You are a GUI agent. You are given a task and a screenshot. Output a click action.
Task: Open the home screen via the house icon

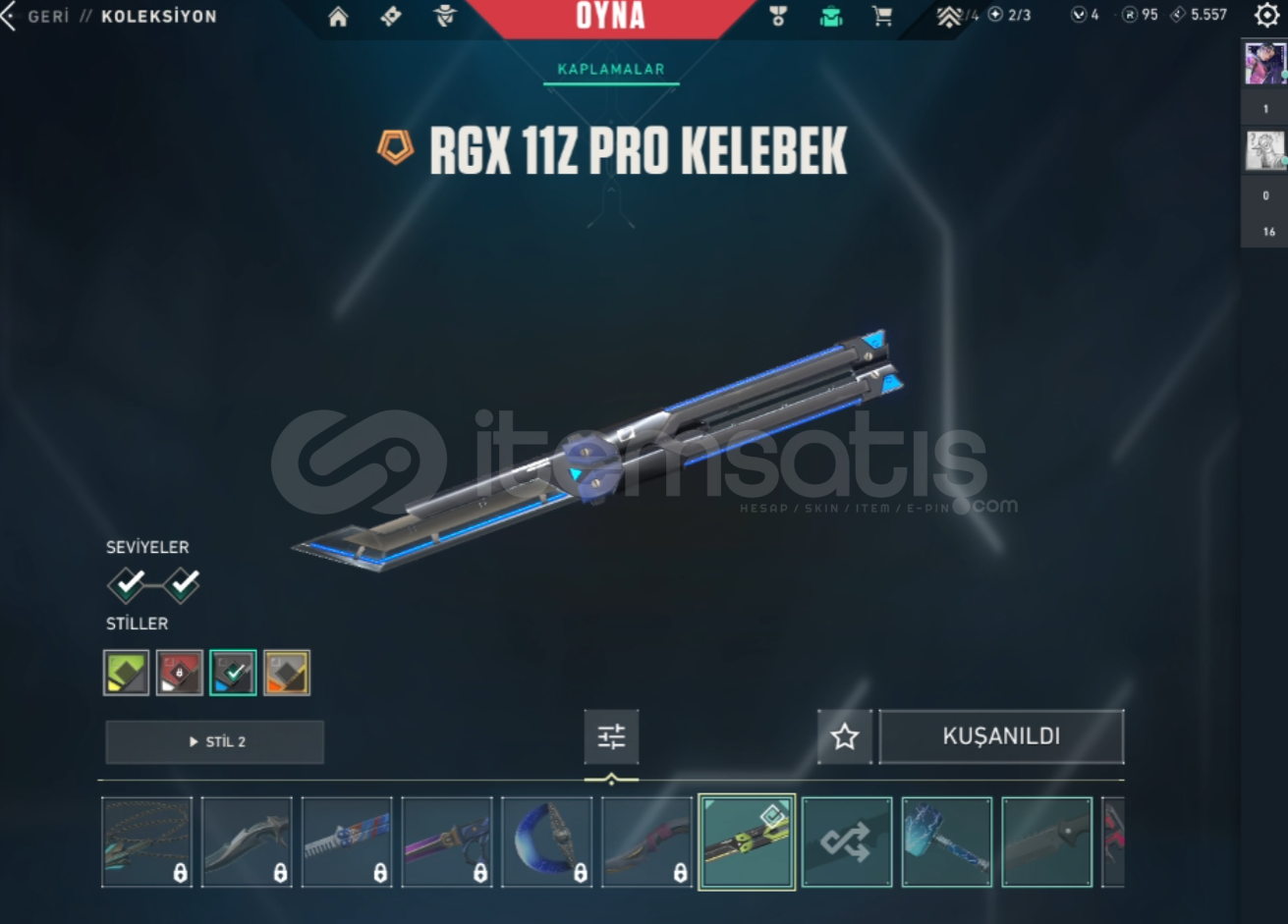[338, 16]
